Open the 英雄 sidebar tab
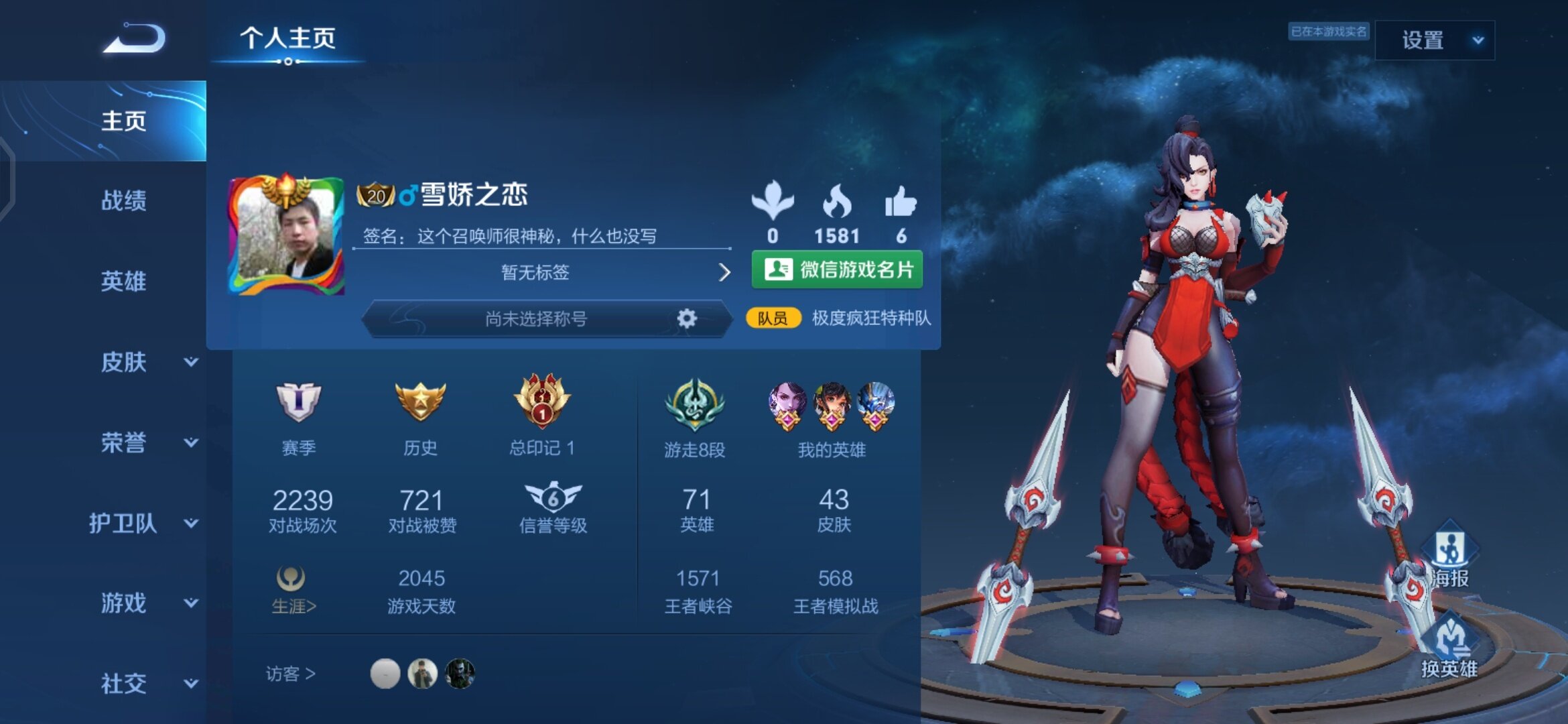The height and width of the screenshot is (724, 1568). (x=123, y=282)
